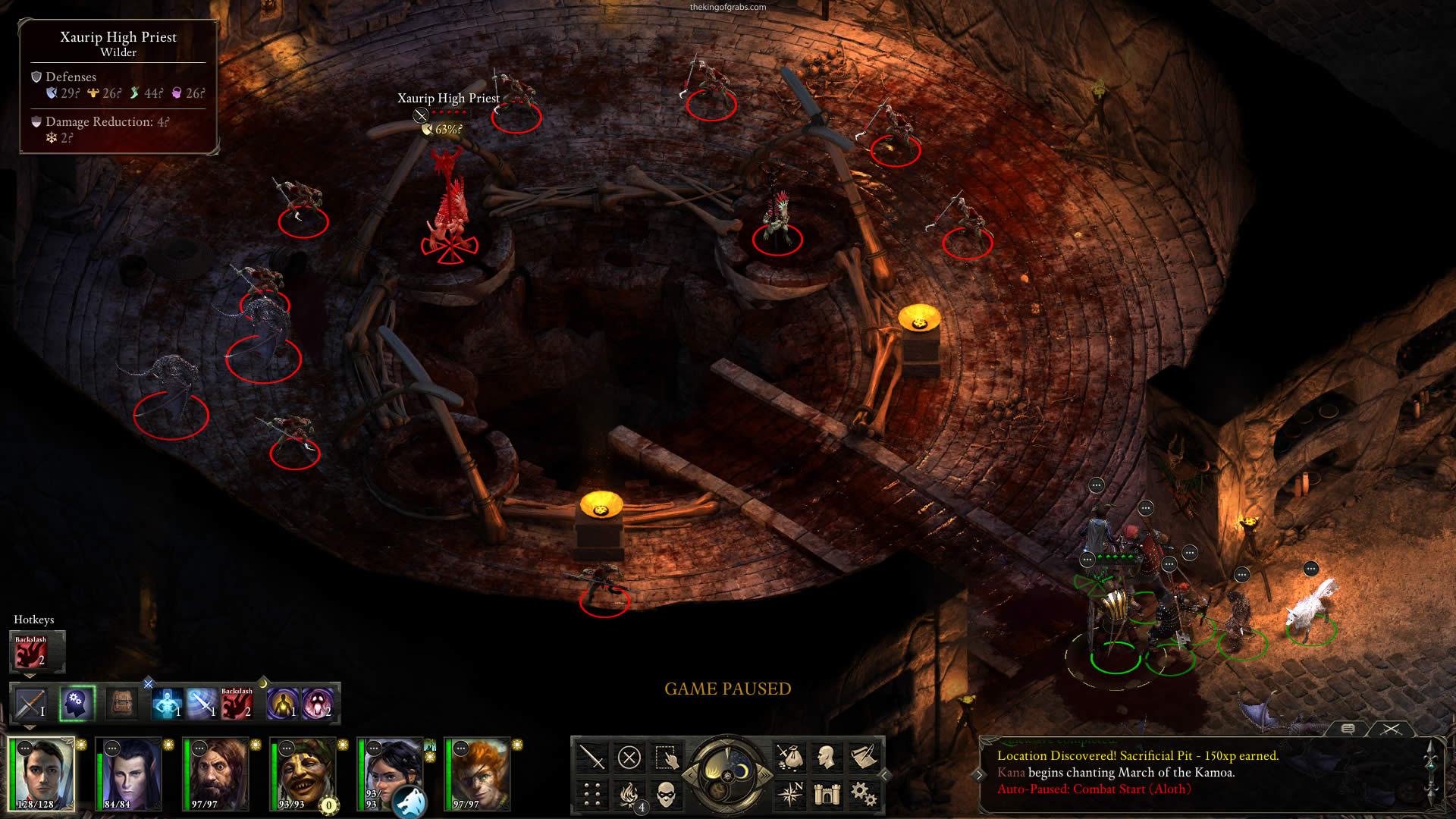Open the journal scroll and quill

click(x=864, y=757)
